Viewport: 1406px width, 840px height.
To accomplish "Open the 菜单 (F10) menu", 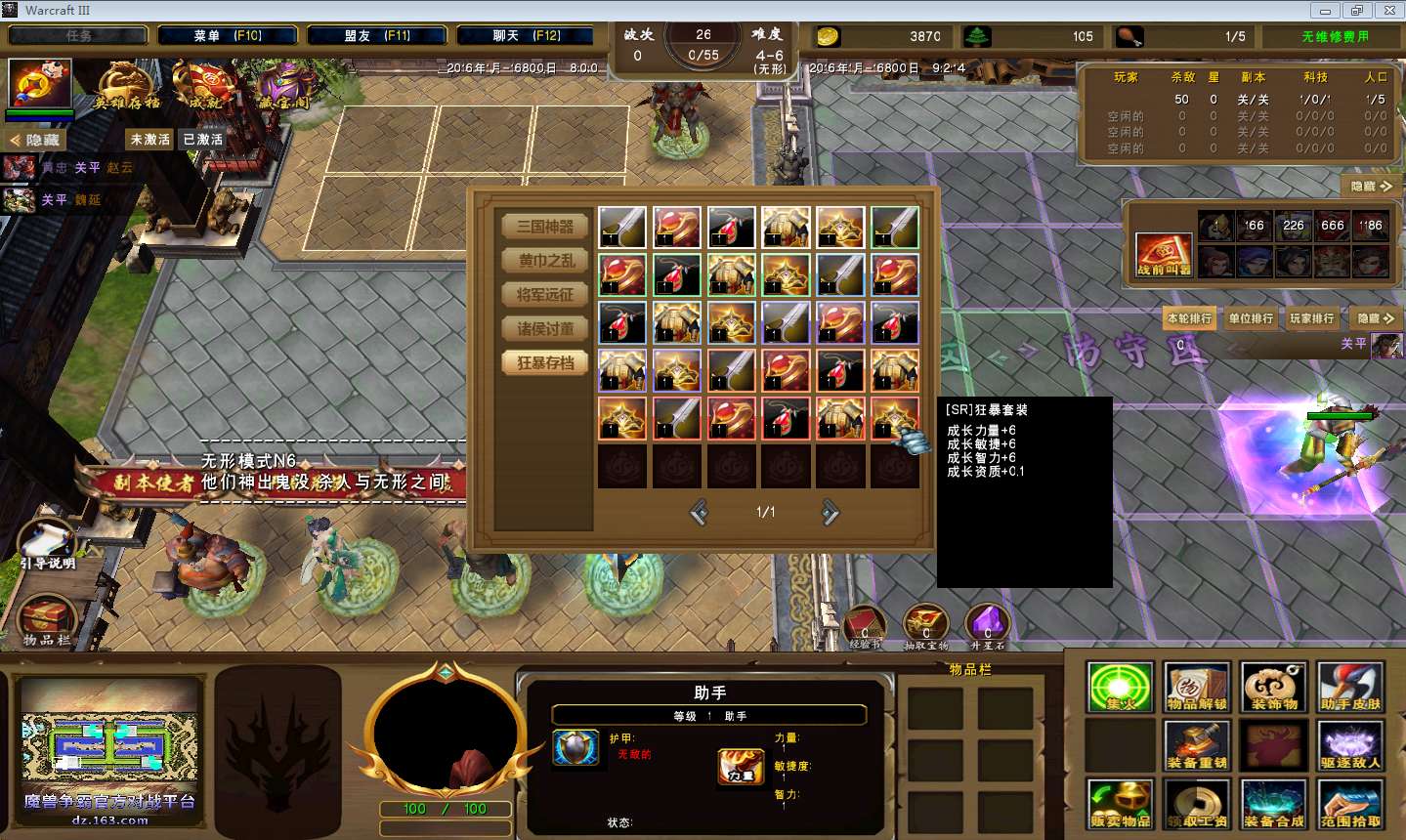I will 227,36.
